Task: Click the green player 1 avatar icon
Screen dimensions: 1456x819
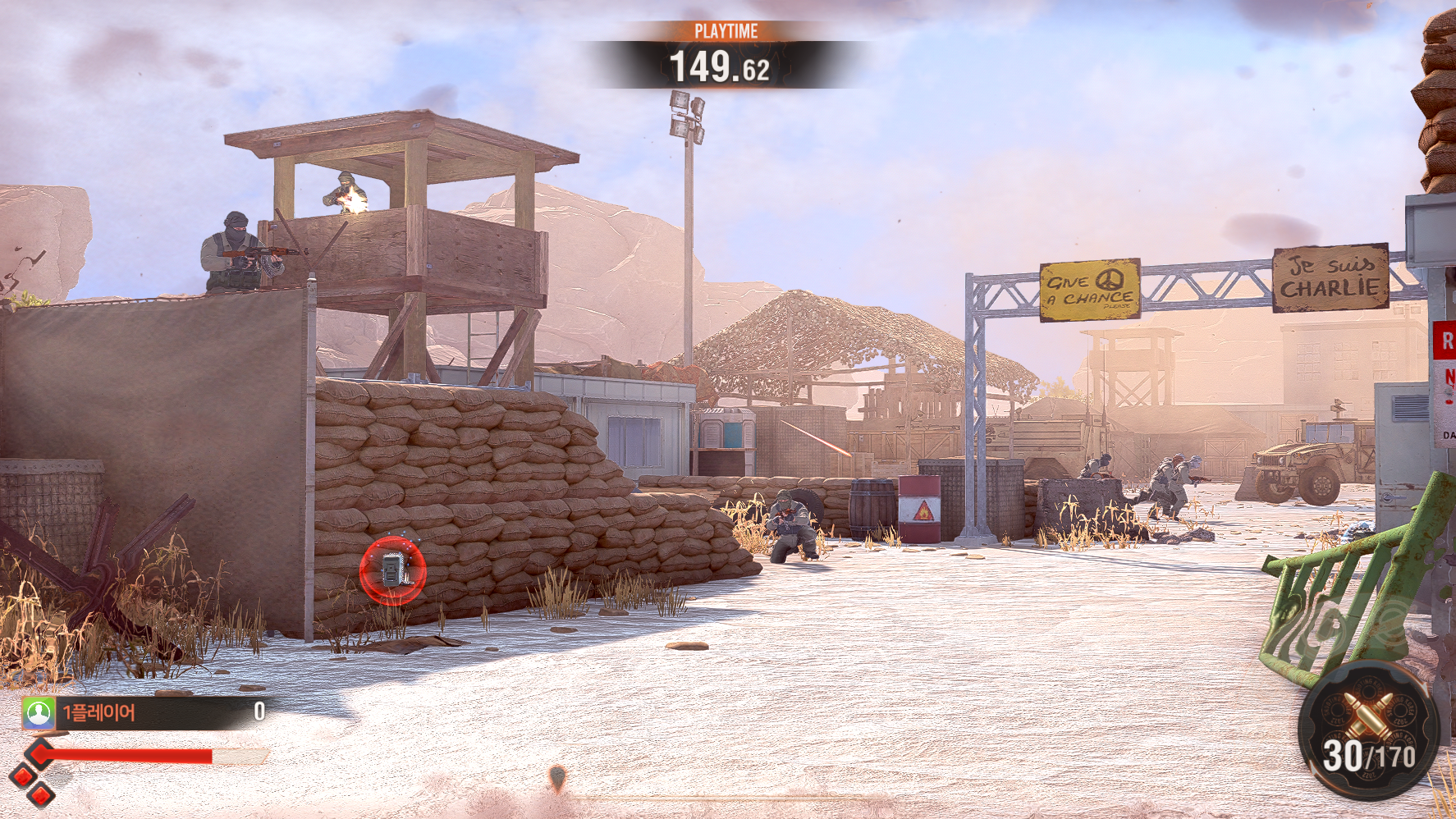Action: 39,712
